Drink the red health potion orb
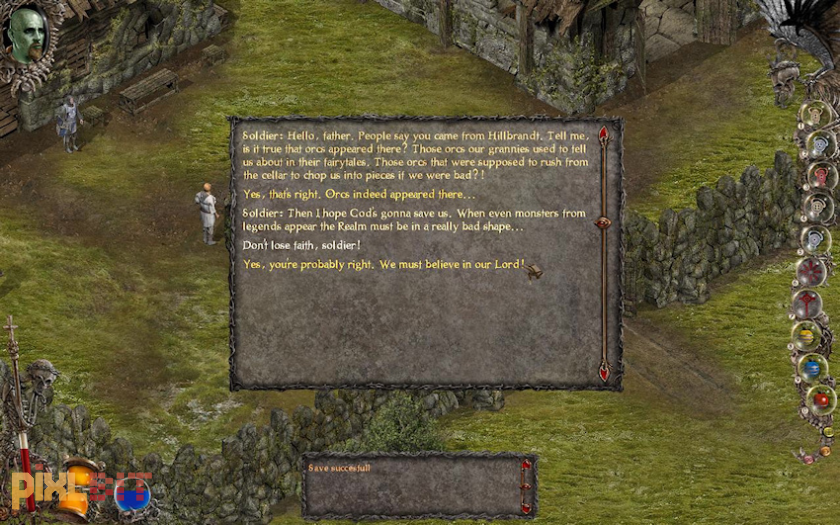 821,400
